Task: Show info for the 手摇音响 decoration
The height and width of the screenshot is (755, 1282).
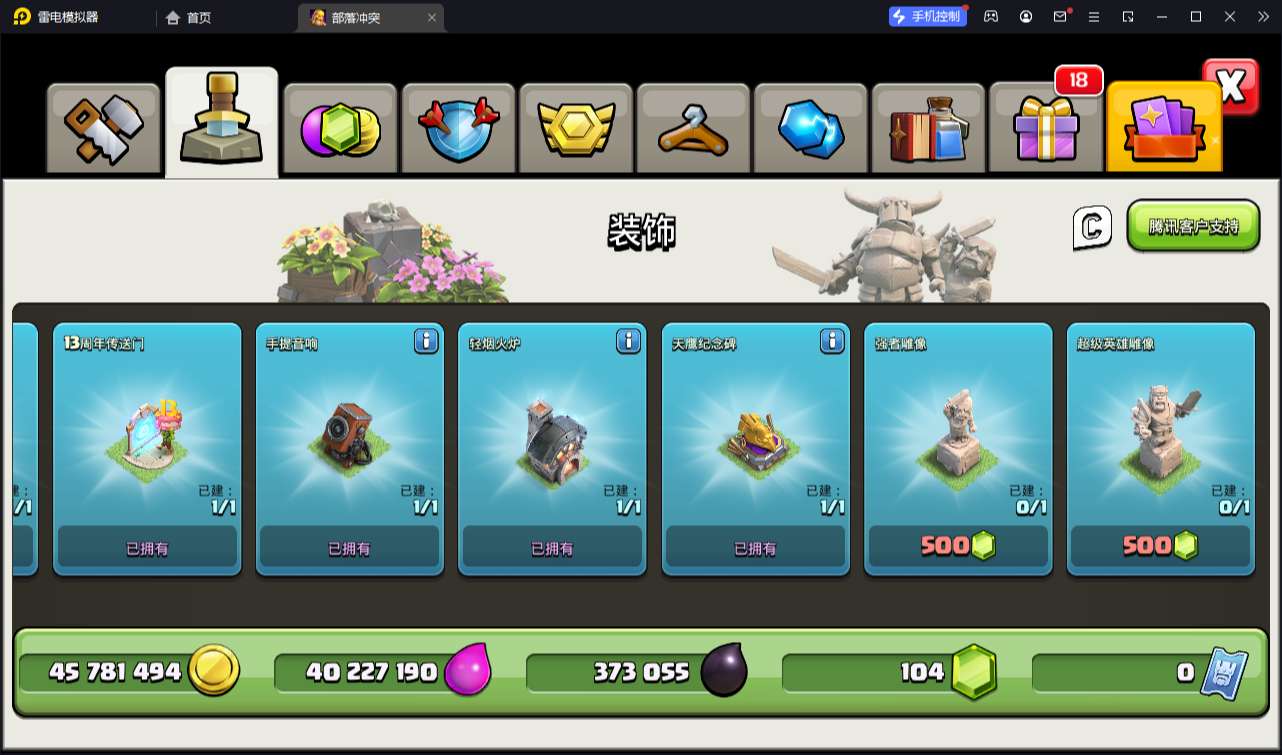Action: (426, 342)
